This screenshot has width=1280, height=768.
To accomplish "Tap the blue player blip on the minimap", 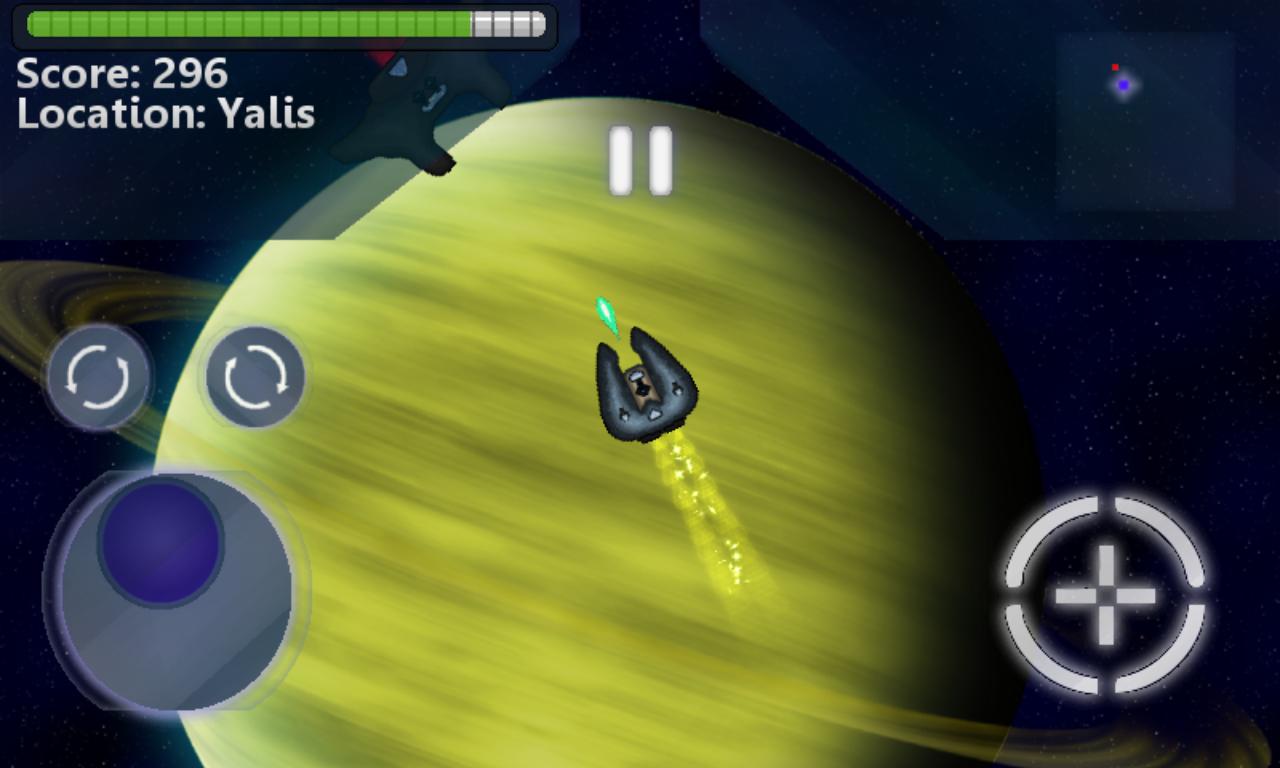I will tap(1123, 84).
